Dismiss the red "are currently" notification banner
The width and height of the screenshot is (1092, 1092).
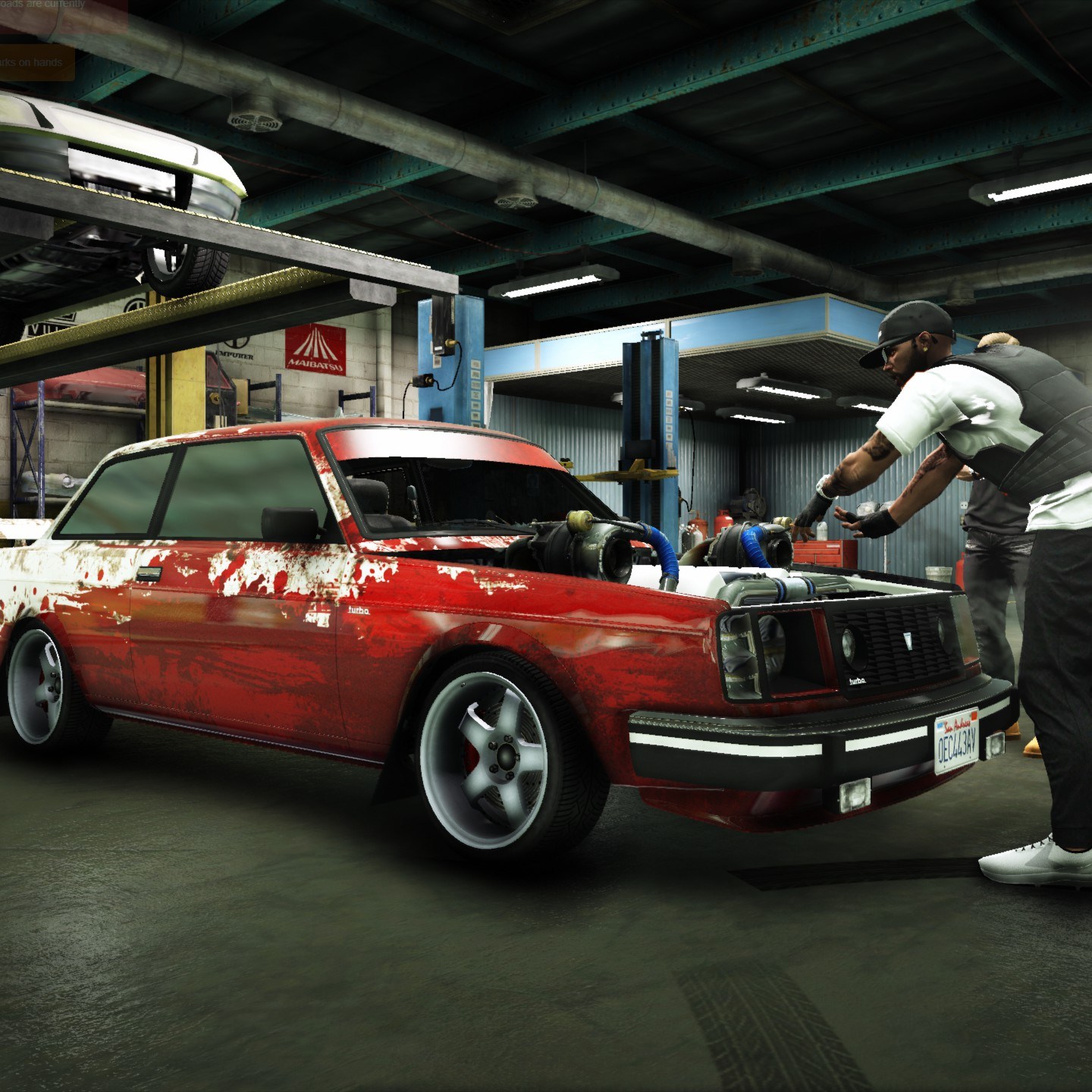coord(61,15)
